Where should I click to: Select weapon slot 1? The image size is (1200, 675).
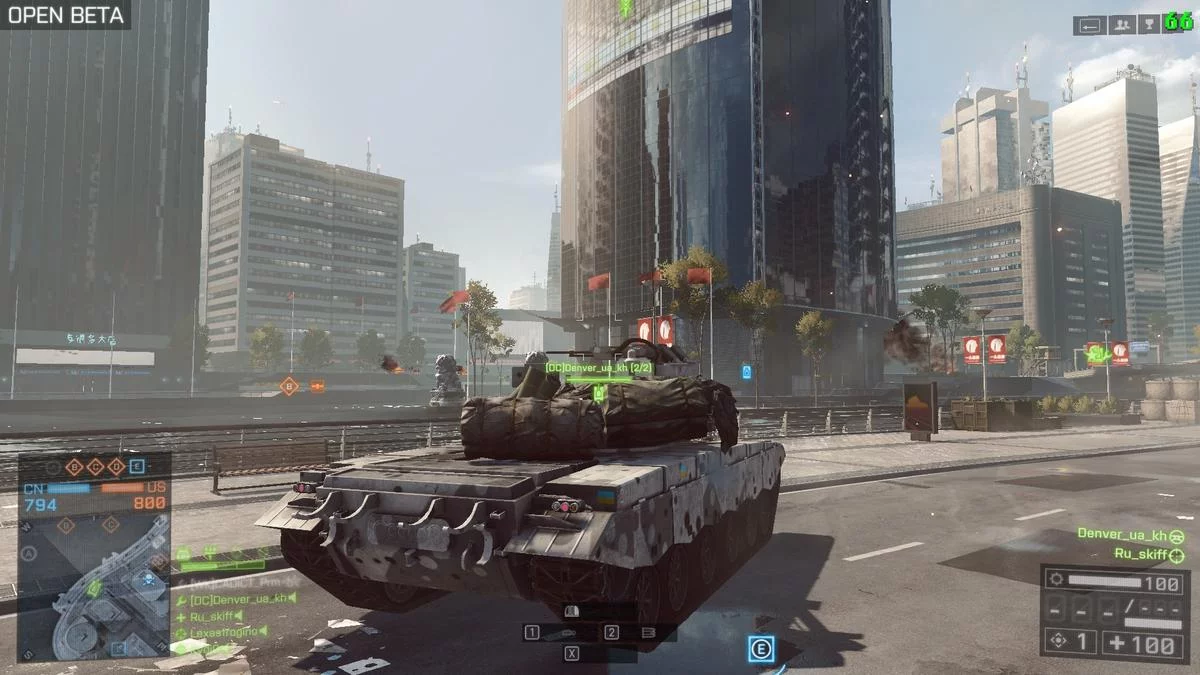click(533, 632)
